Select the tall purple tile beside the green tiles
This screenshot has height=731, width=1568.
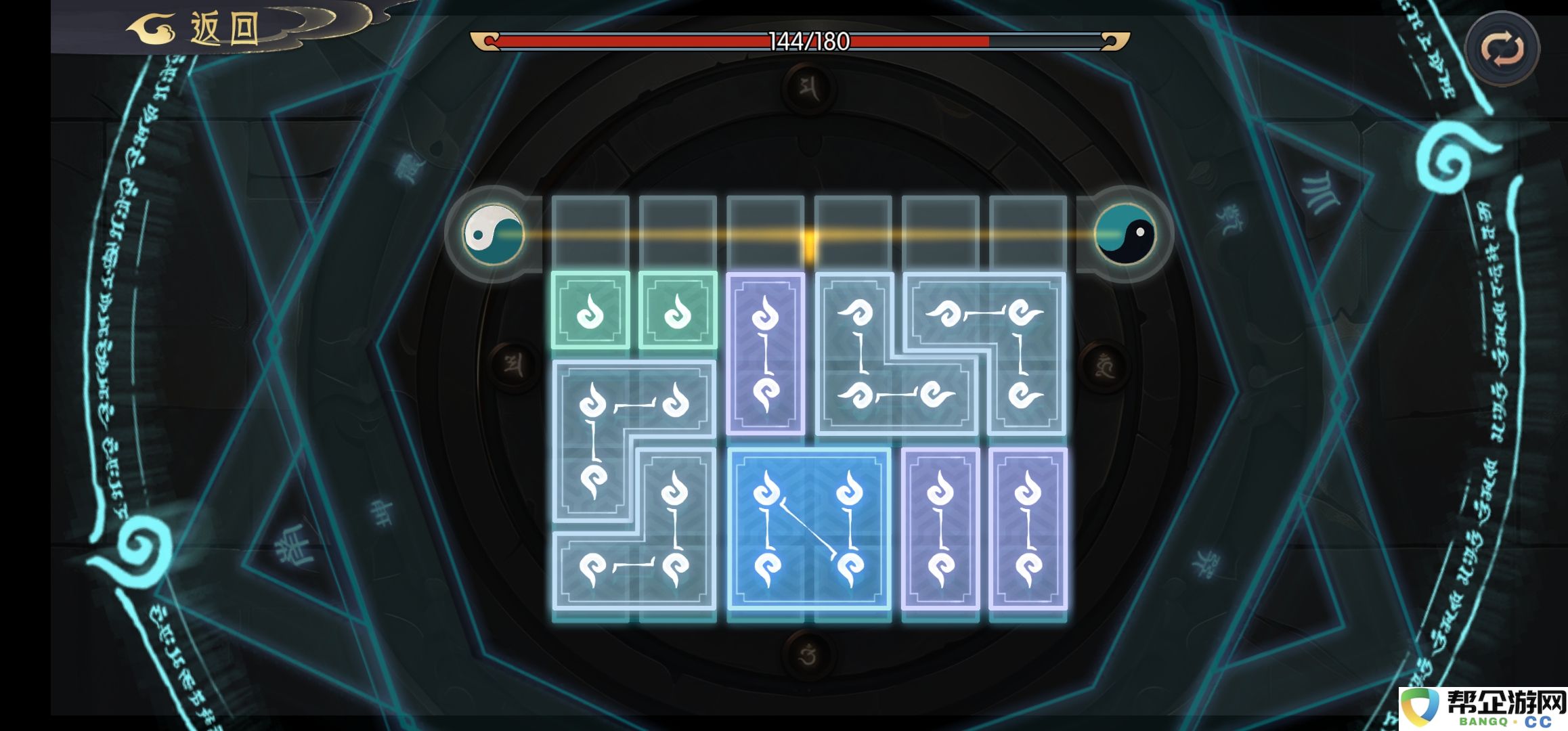click(x=765, y=353)
